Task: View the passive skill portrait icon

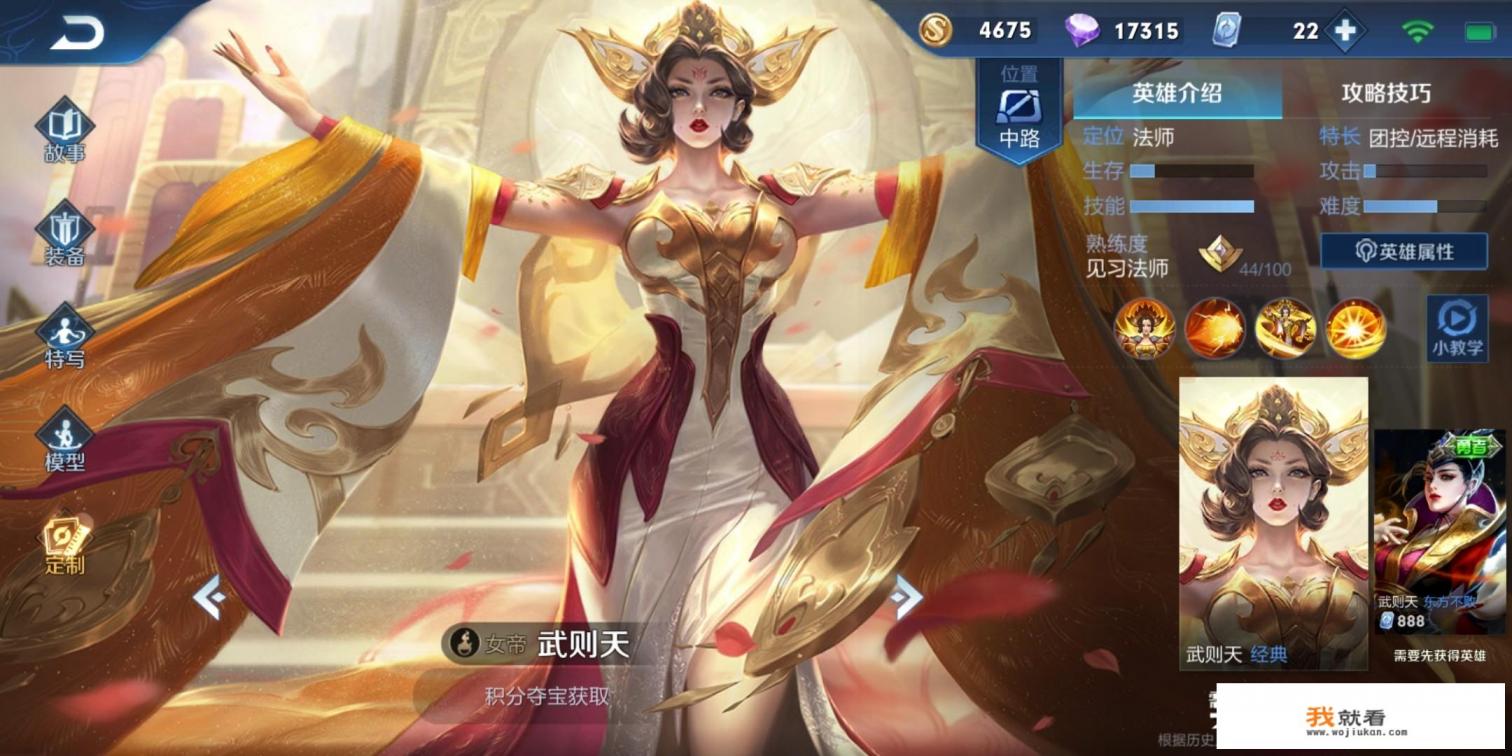Action: coord(1145,327)
